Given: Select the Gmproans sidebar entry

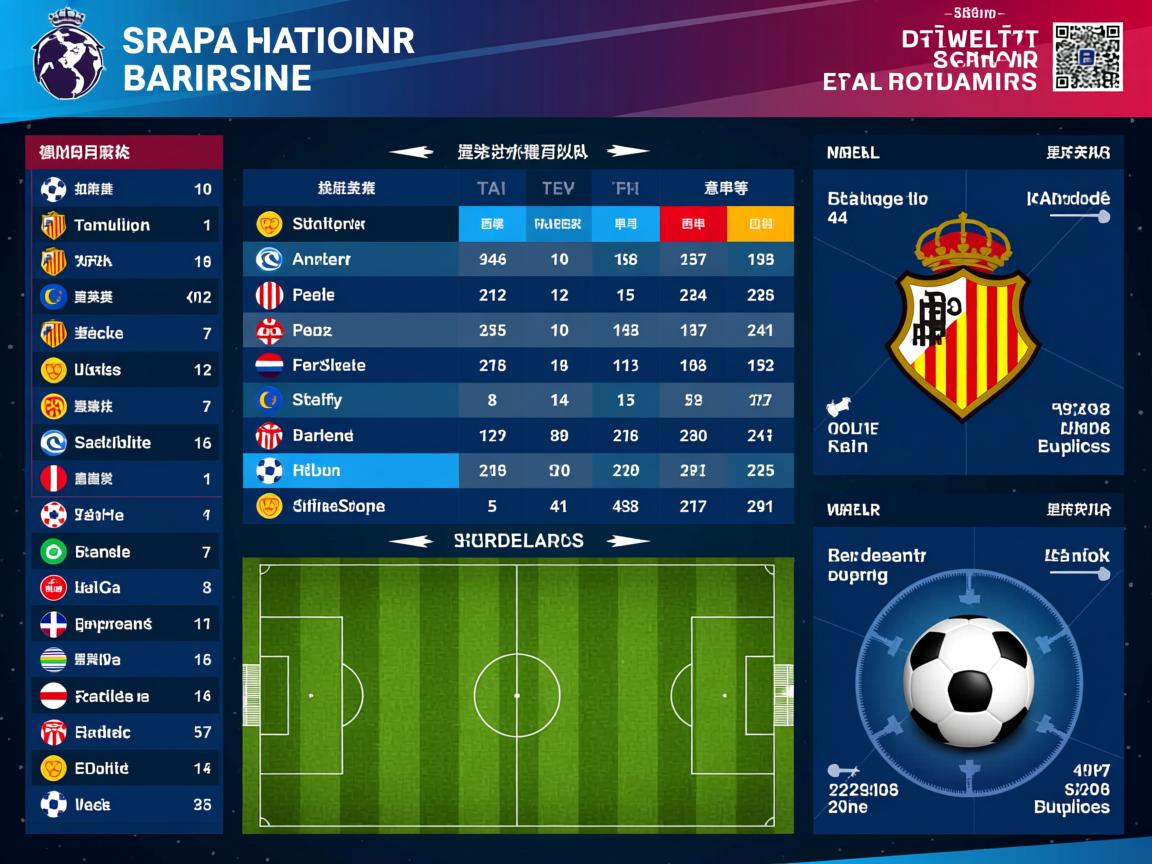Looking at the screenshot, I should point(124,624).
